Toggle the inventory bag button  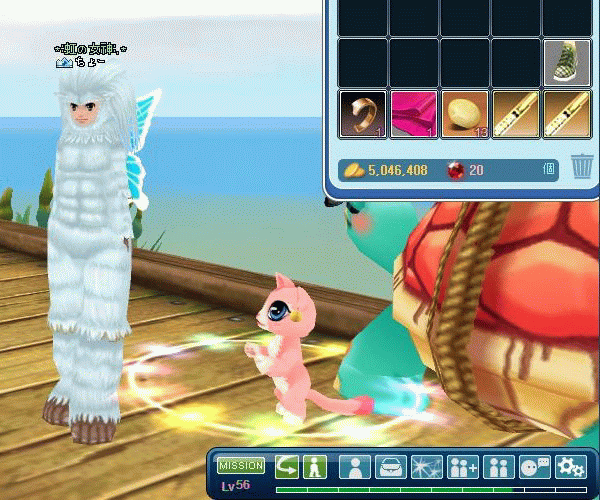390,467
